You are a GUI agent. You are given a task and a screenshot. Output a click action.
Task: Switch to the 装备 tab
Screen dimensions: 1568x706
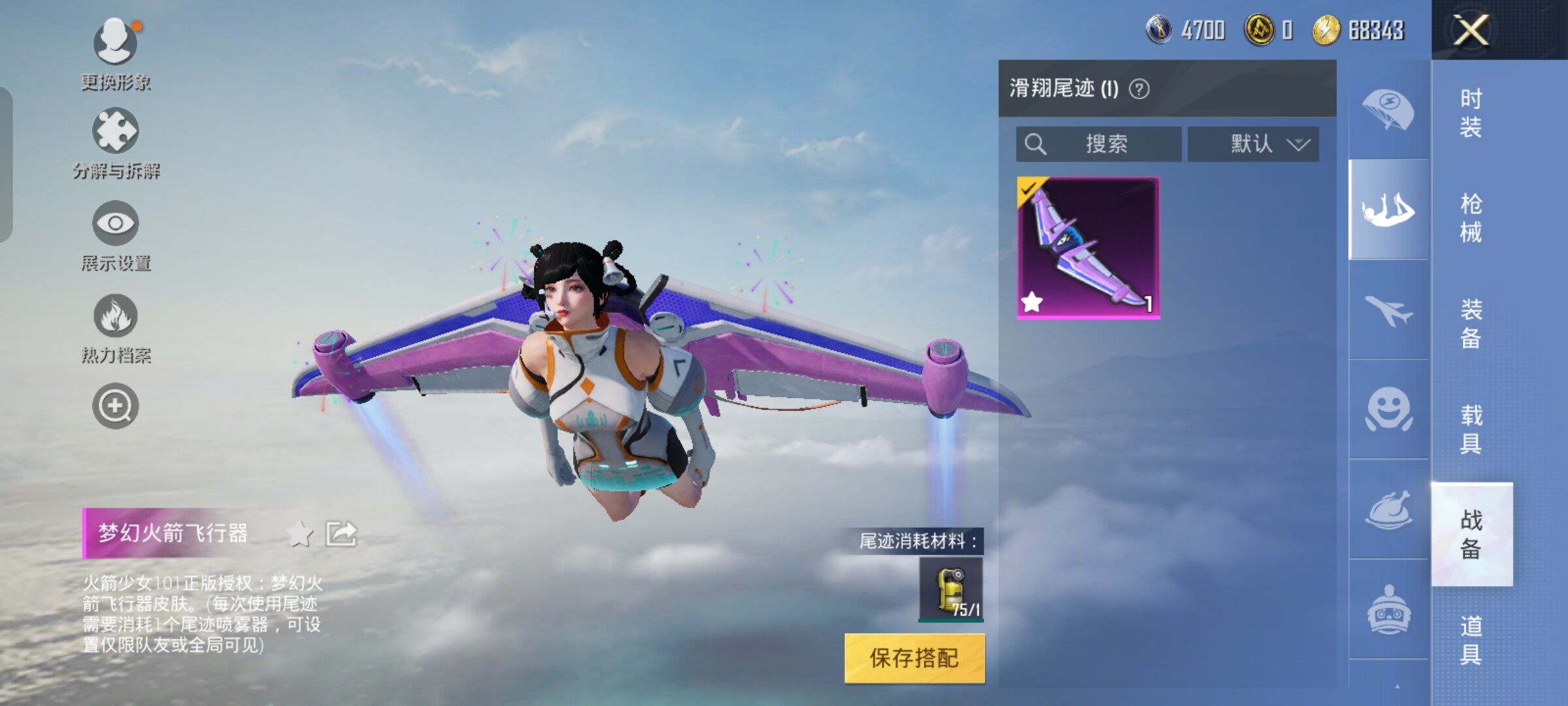coord(1471,324)
